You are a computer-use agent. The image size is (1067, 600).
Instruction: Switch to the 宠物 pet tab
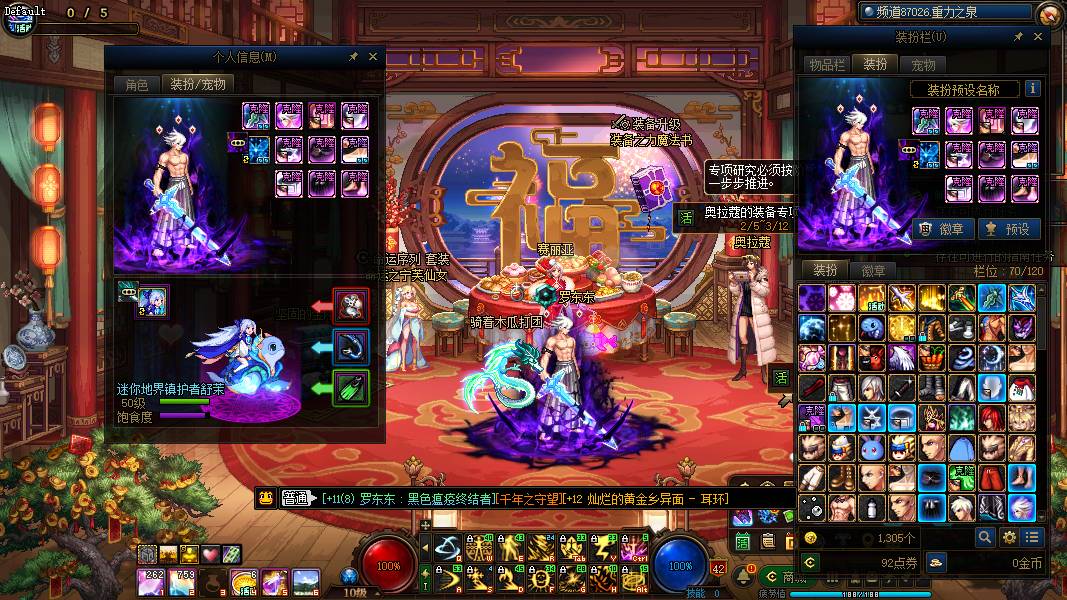pyautogui.click(x=923, y=64)
